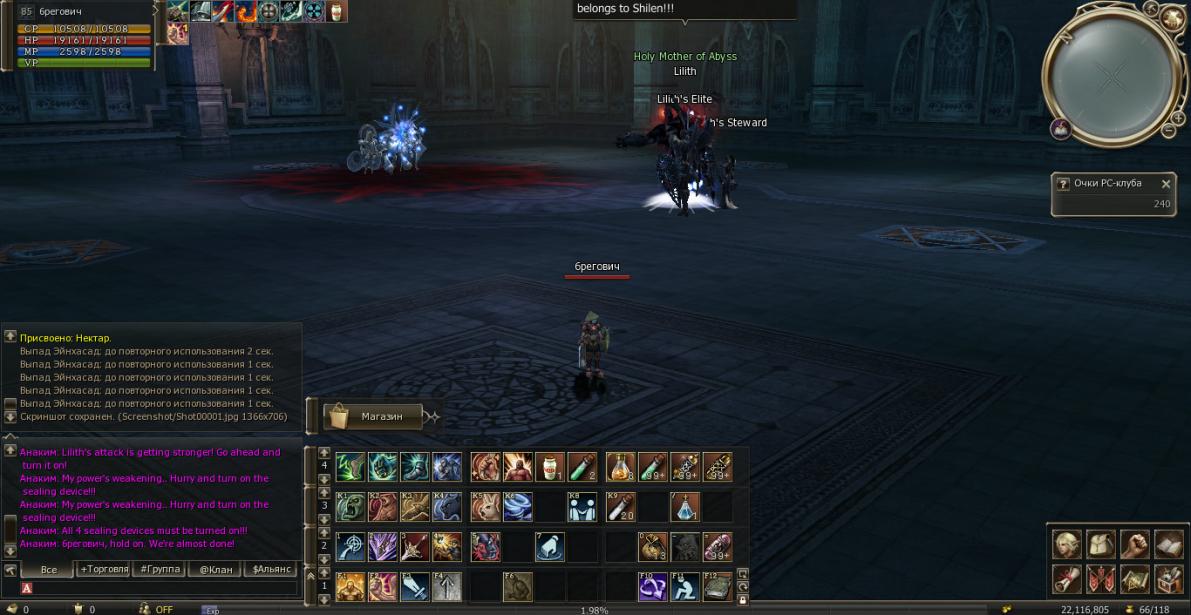The image size is (1191, 615).
Task: Use the orange round flask potion
Action: [x=620, y=467]
